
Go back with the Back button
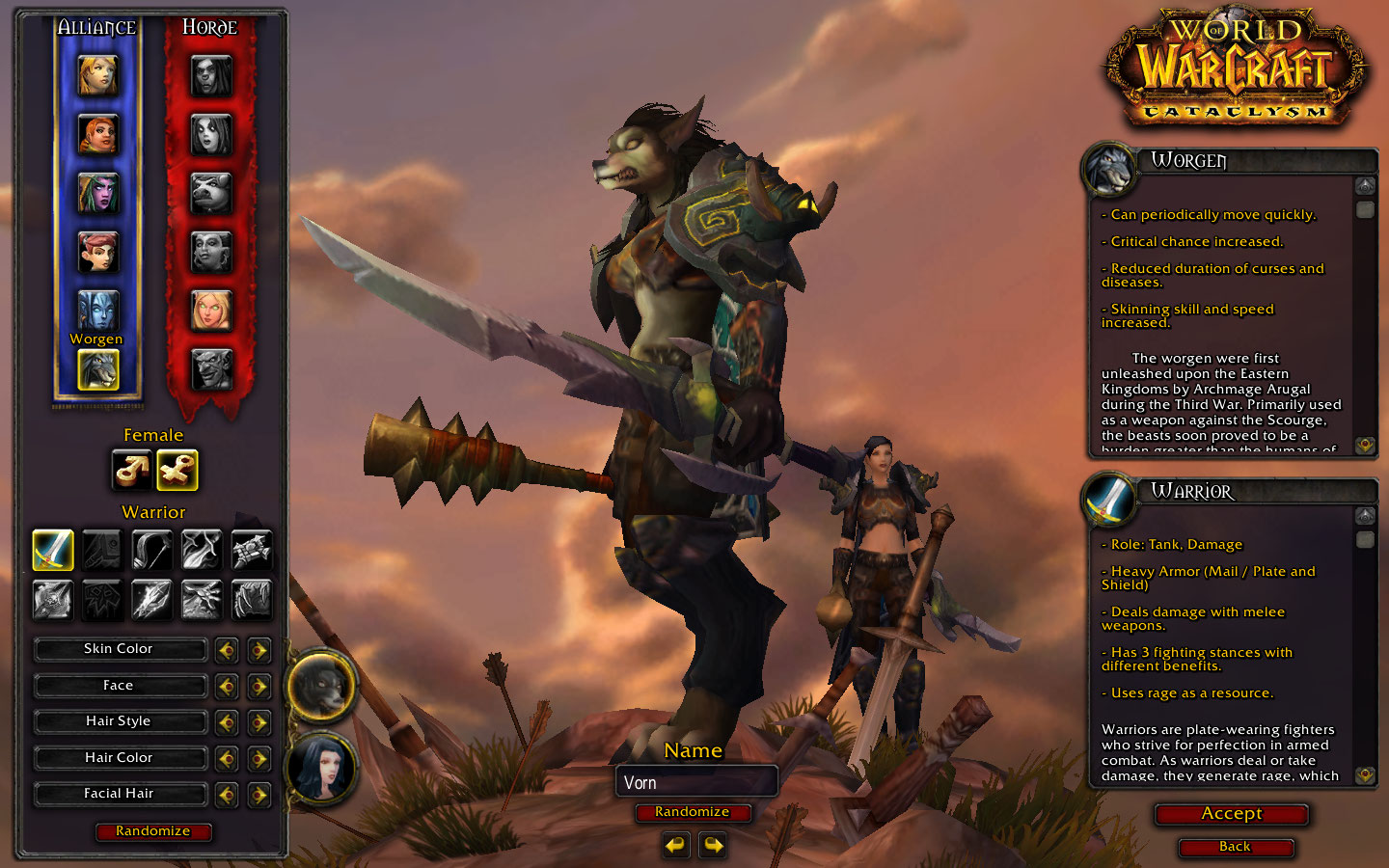point(1235,847)
